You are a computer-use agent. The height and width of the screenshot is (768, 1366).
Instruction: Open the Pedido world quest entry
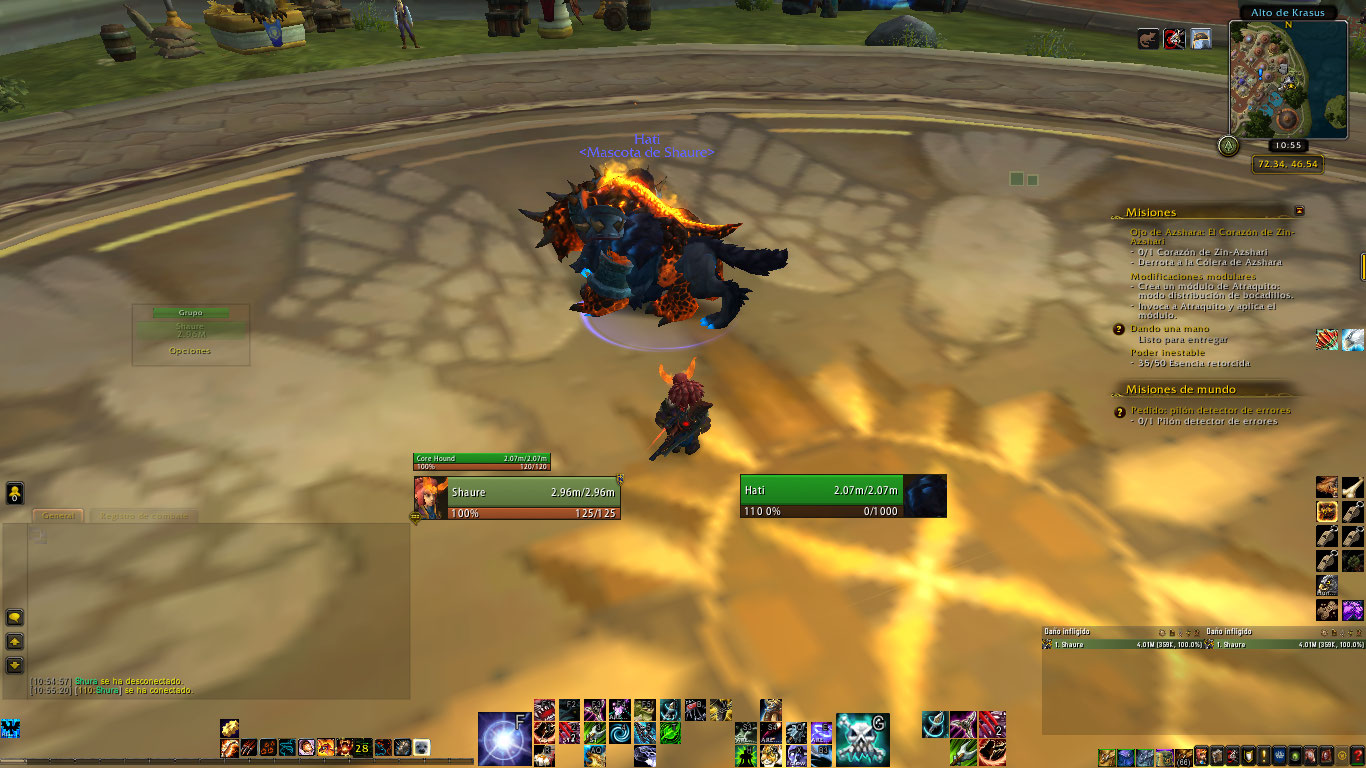1210,410
